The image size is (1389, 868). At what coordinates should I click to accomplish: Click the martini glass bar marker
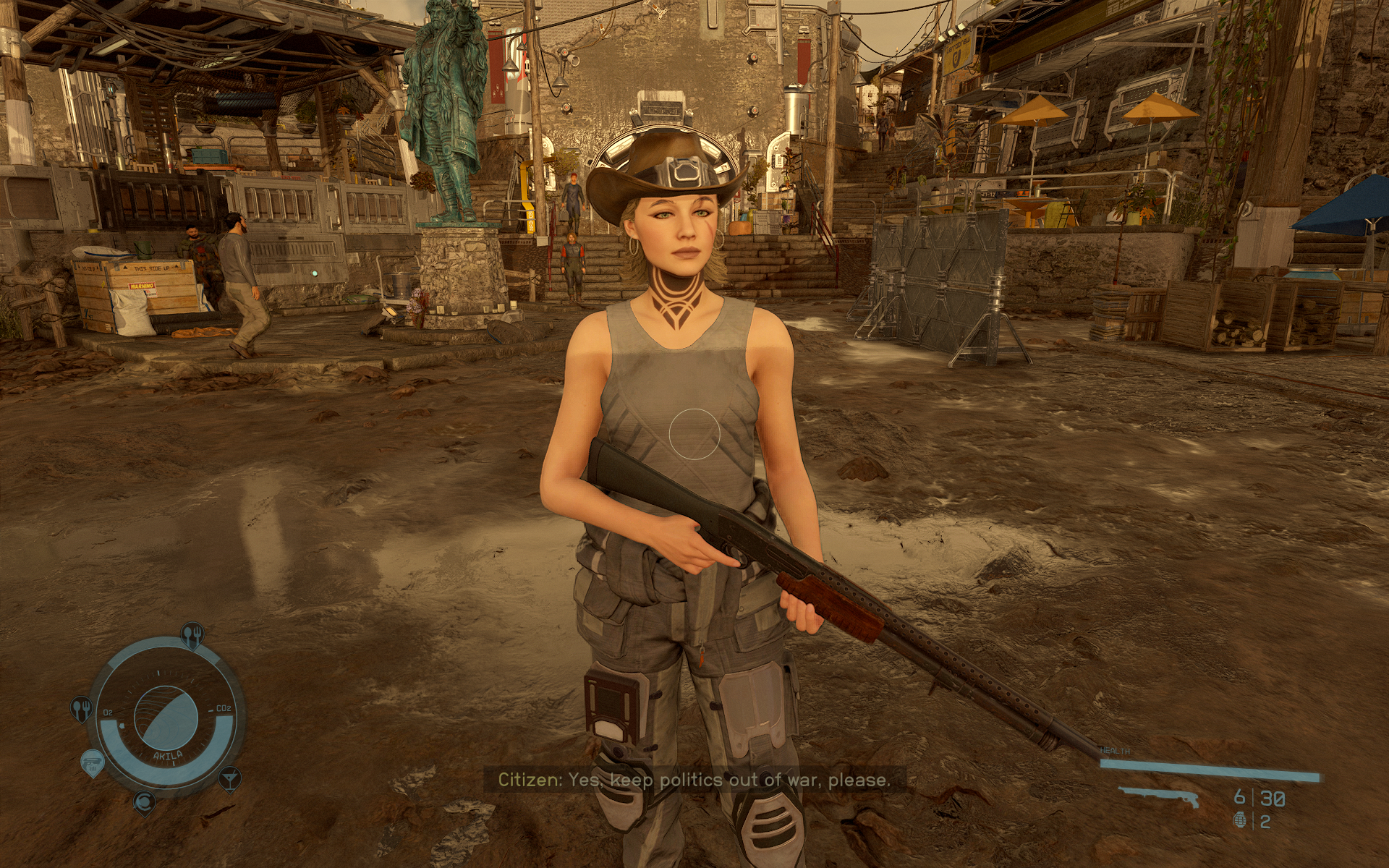[x=229, y=778]
